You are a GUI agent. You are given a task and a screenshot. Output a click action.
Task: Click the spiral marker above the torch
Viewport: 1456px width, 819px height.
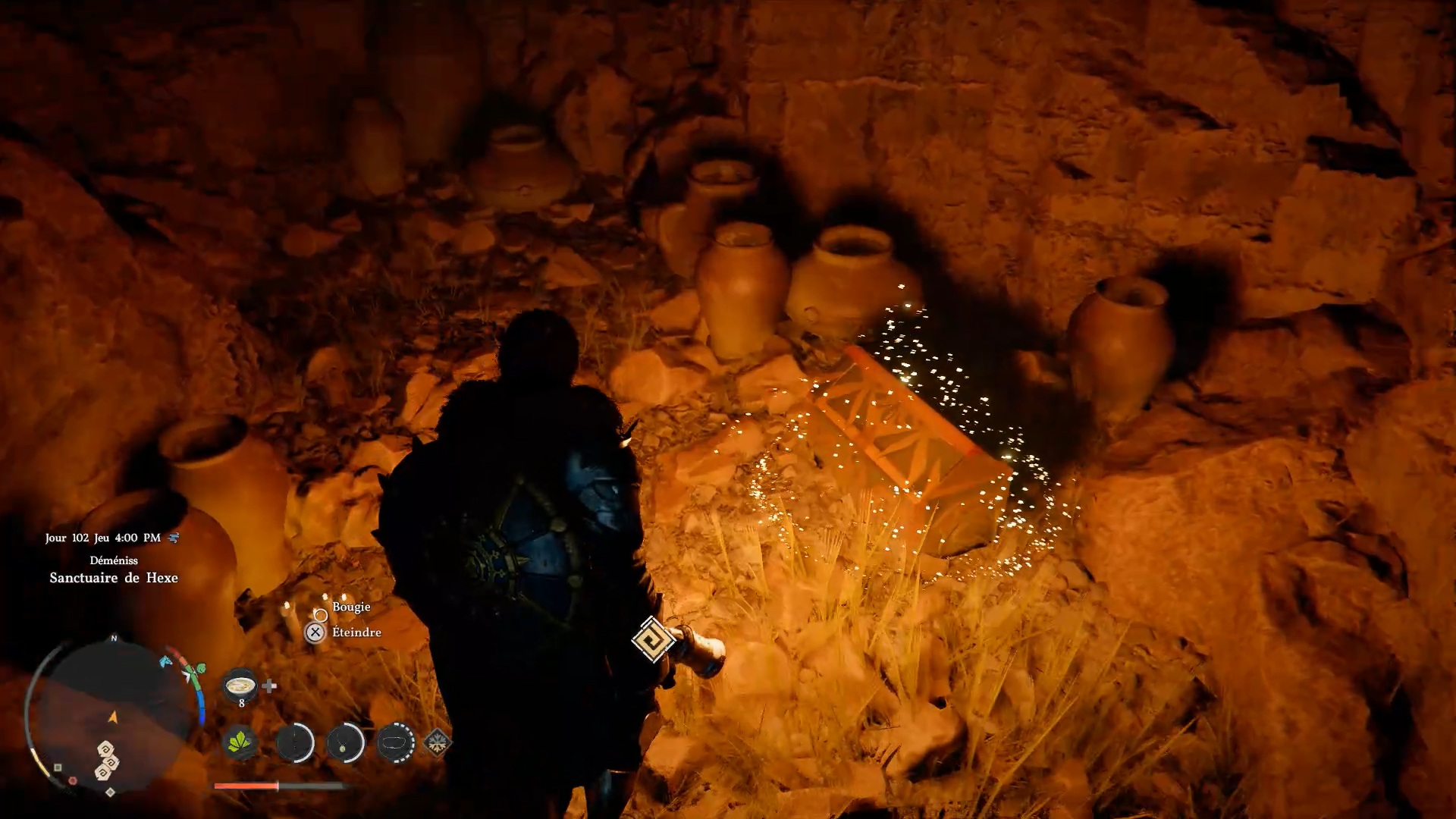point(653,639)
